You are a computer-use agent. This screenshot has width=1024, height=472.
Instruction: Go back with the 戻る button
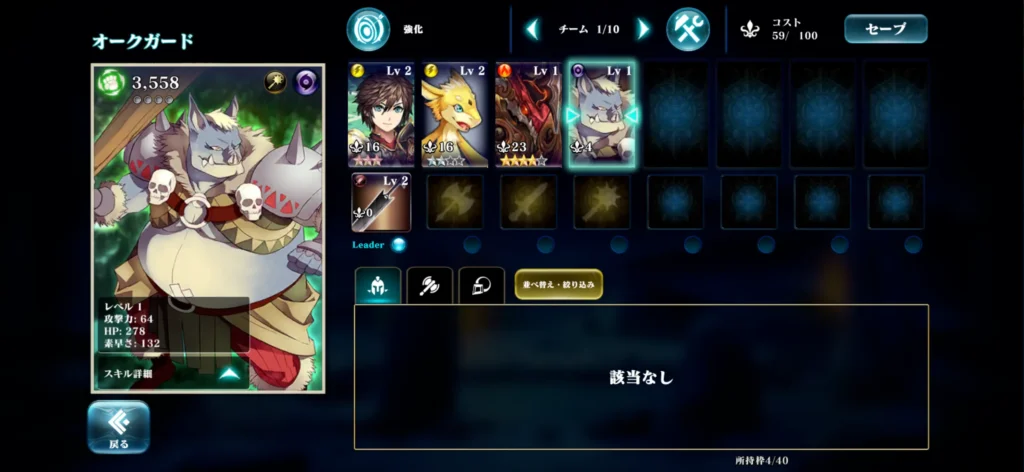(118, 426)
